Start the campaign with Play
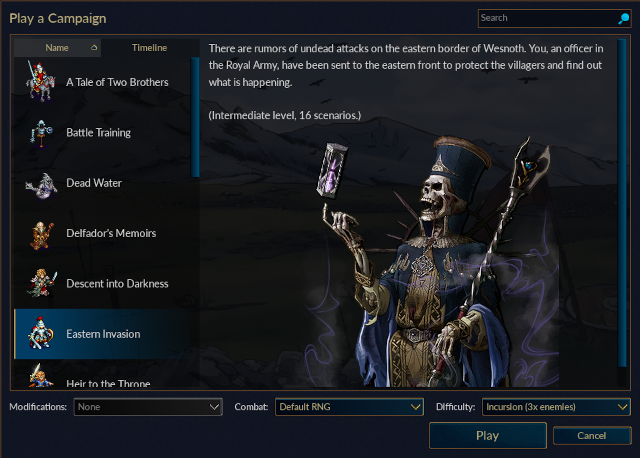Screen dimensions: 640x458 pyautogui.click(x=487, y=436)
